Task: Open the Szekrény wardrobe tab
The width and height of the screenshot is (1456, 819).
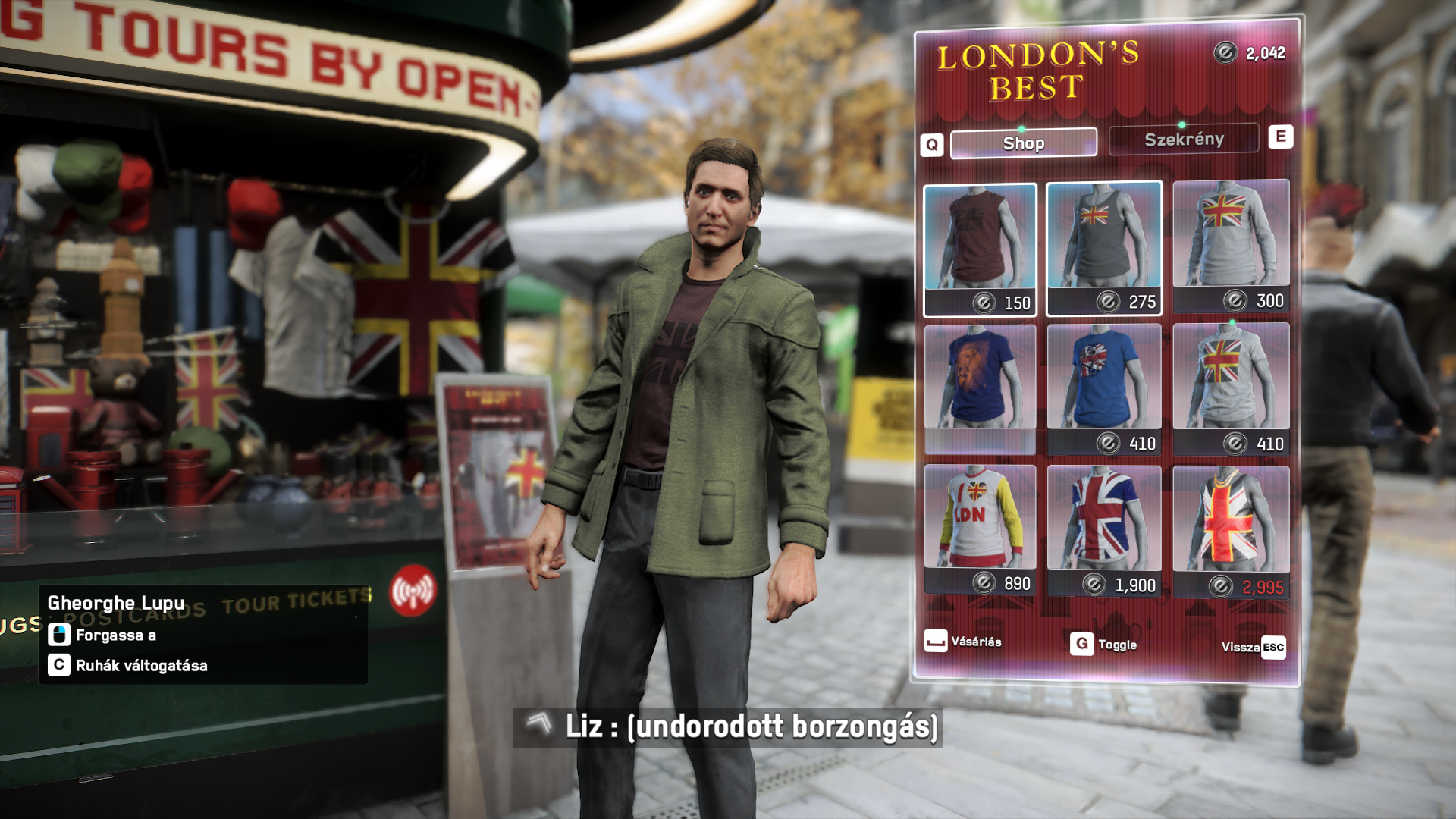Action: 1183,140
